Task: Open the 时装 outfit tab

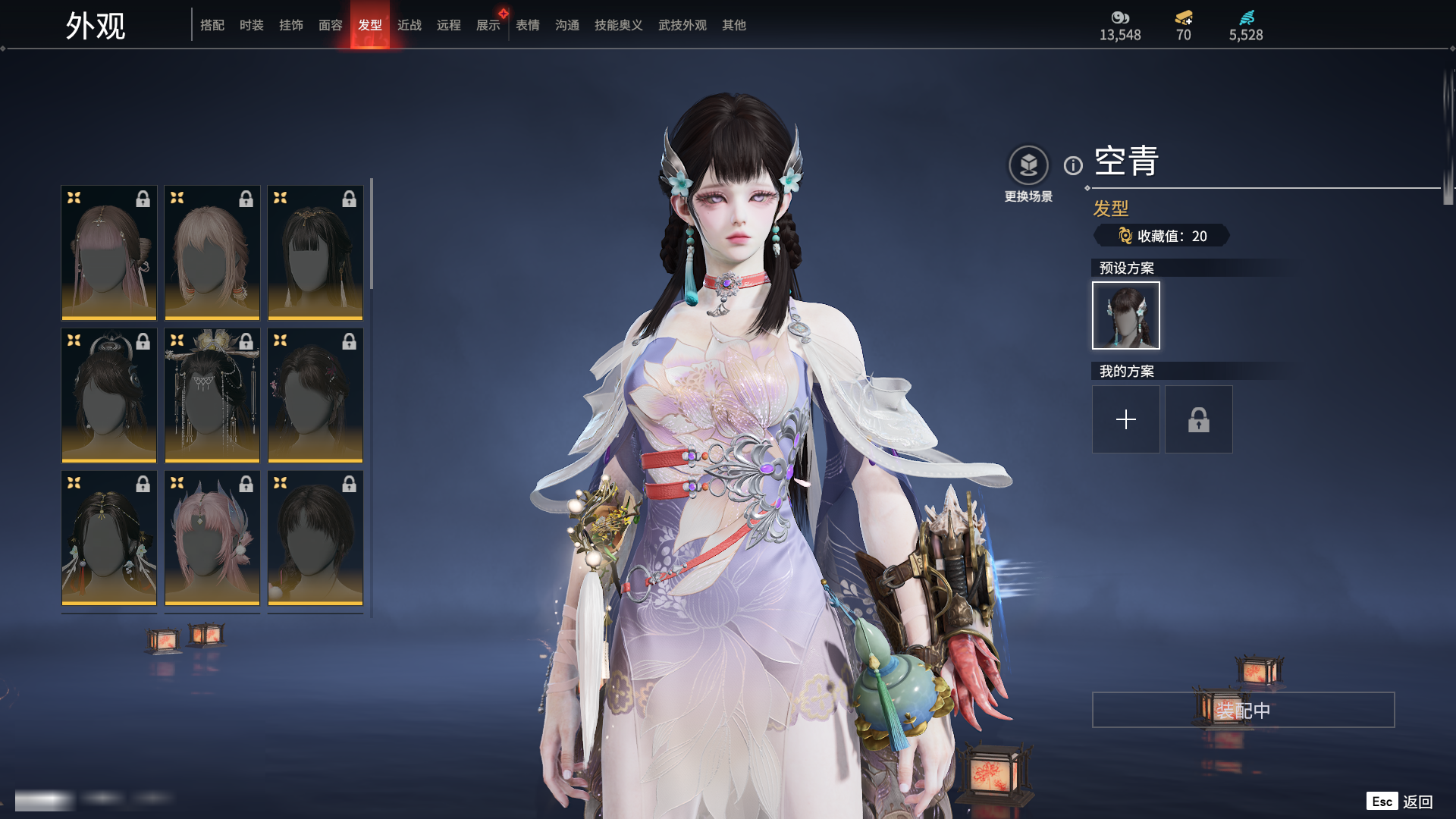Action: 251,25
